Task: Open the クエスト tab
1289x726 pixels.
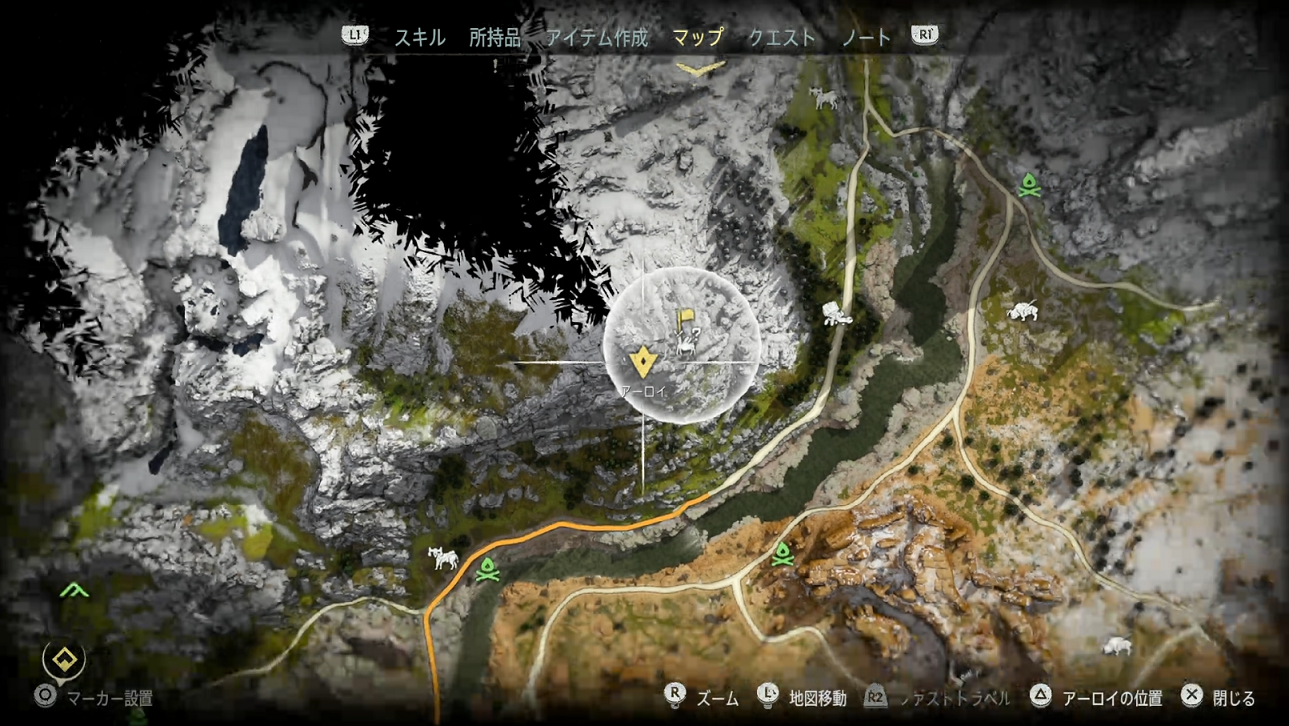Action: coord(781,37)
